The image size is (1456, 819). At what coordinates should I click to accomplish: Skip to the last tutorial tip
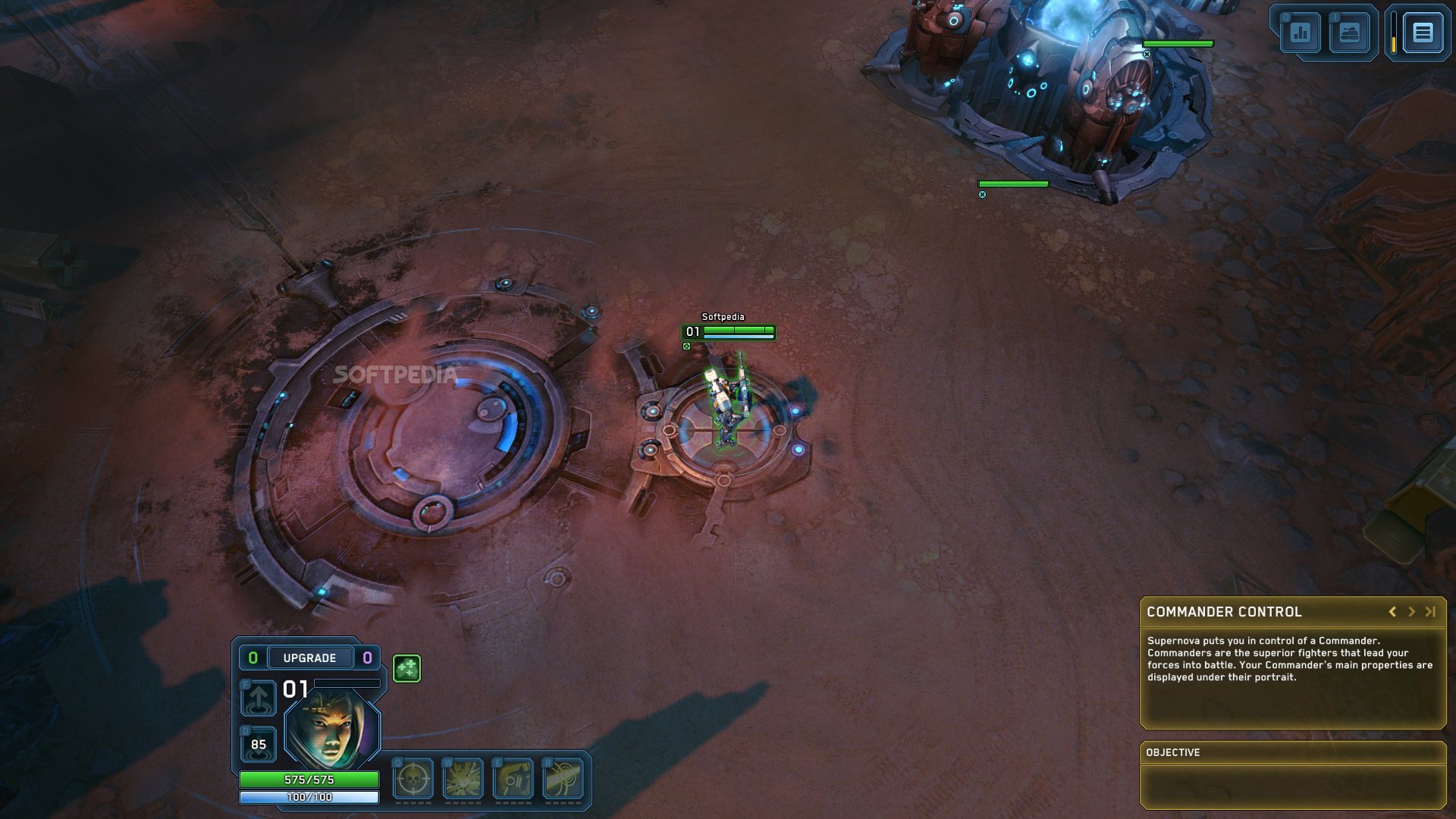tap(1430, 612)
